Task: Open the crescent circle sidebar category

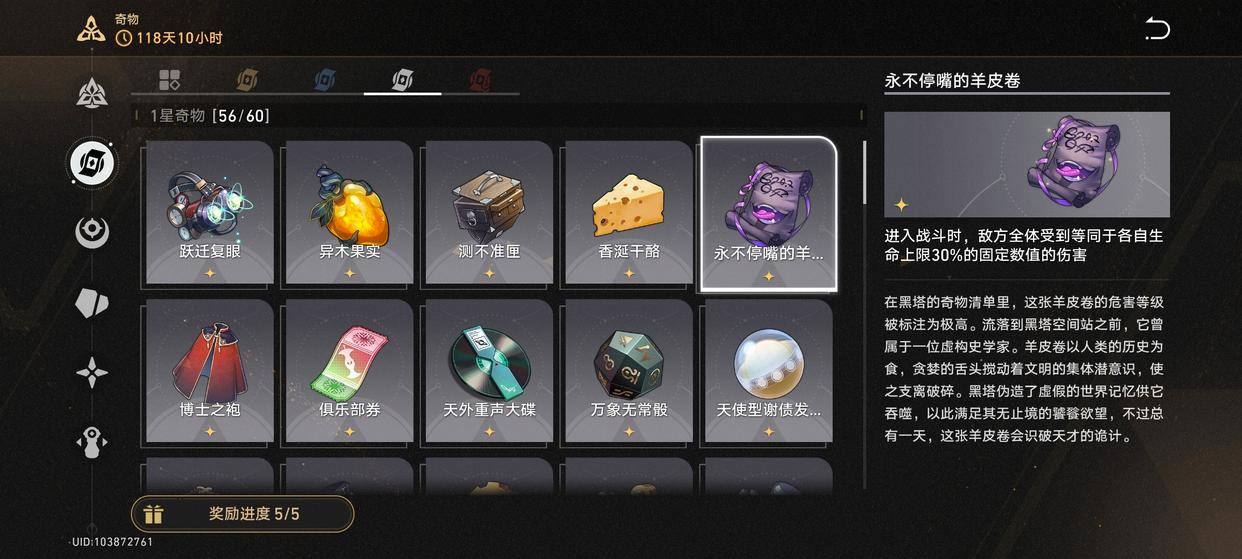Action: tap(92, 232)
